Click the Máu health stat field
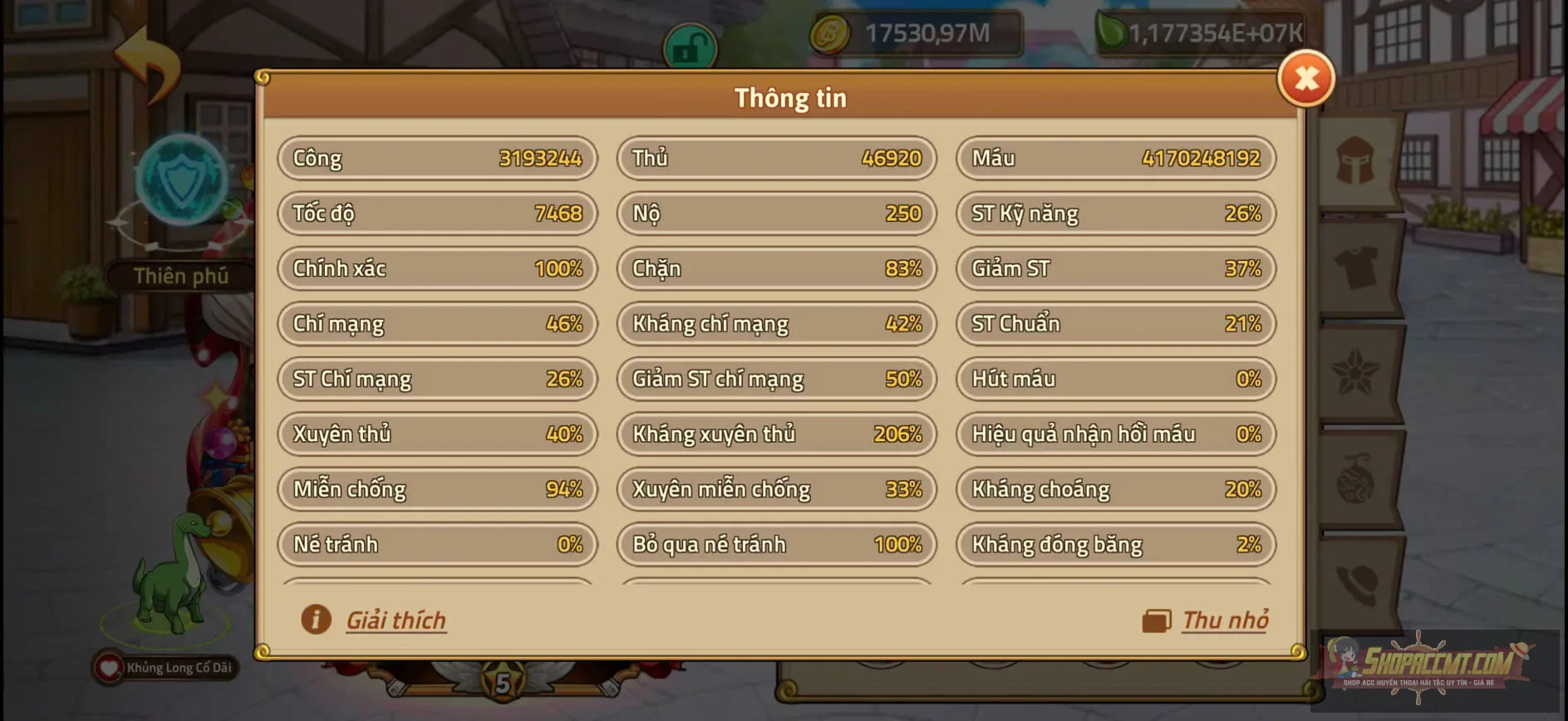Image resolution: width=1568 pixels, height=721 pixels. tap(1114, 158)
